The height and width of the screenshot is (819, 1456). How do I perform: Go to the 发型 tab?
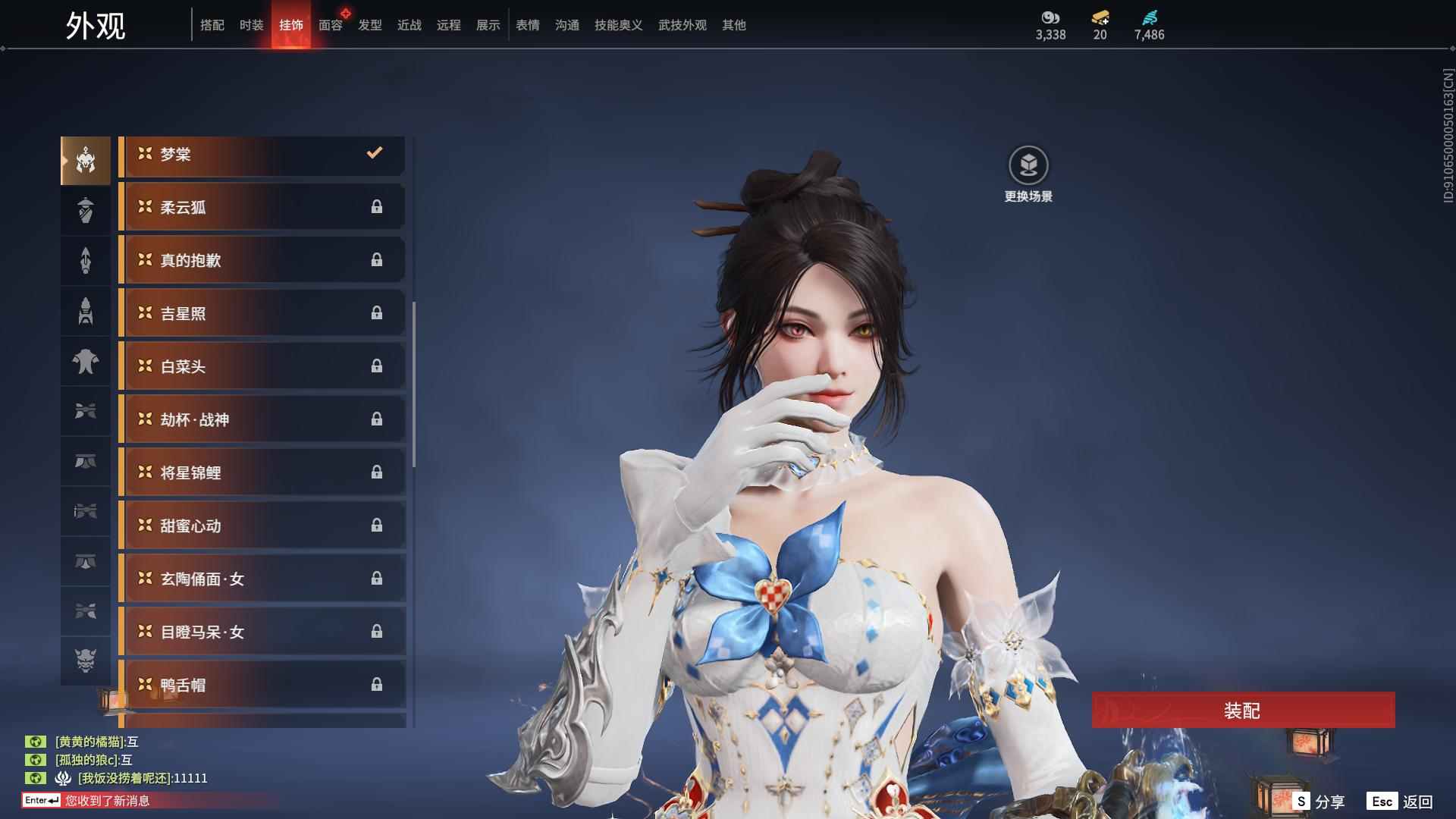click(x=370, y=25)
